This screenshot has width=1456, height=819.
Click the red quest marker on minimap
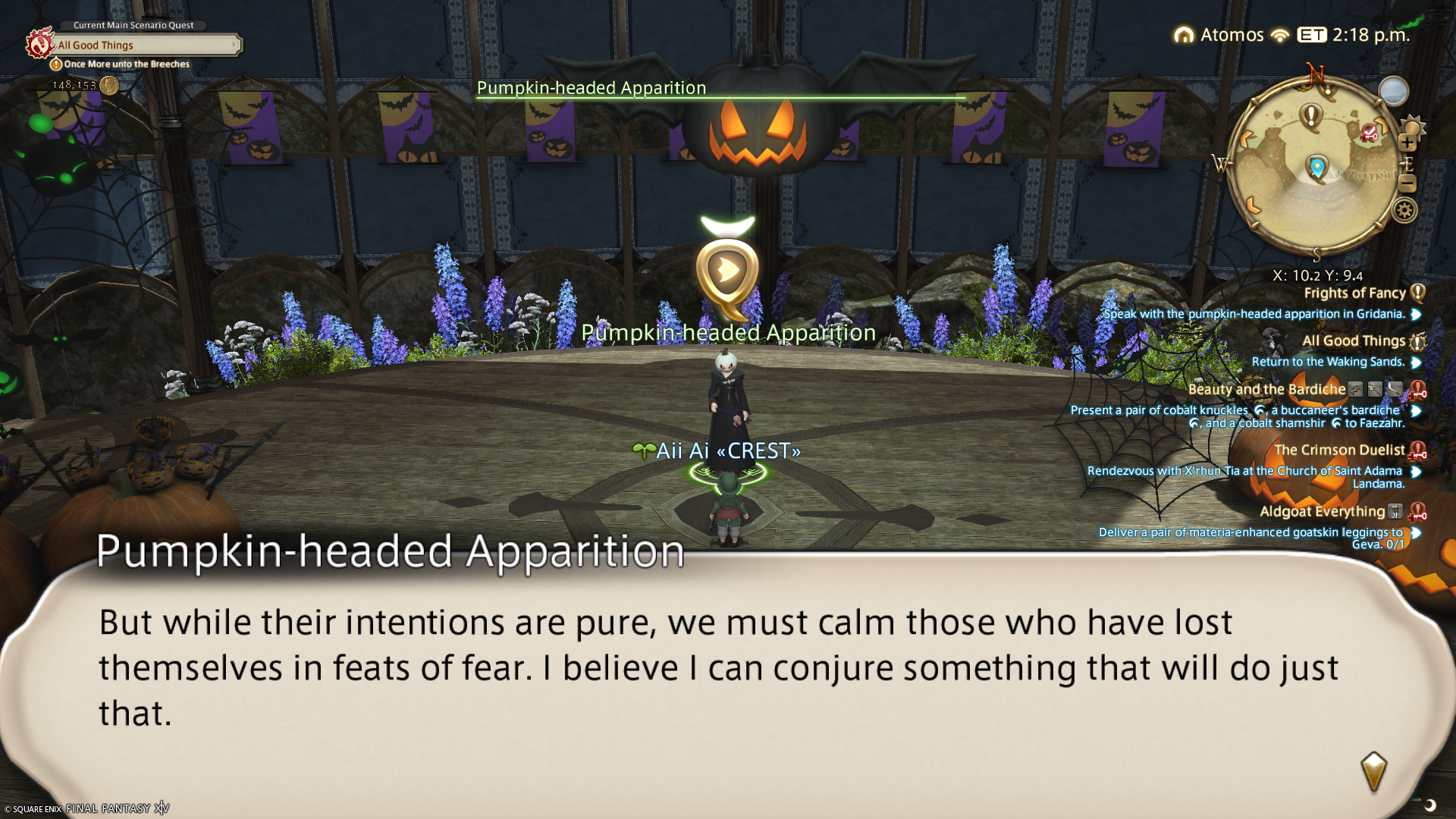pos(1369,133)
